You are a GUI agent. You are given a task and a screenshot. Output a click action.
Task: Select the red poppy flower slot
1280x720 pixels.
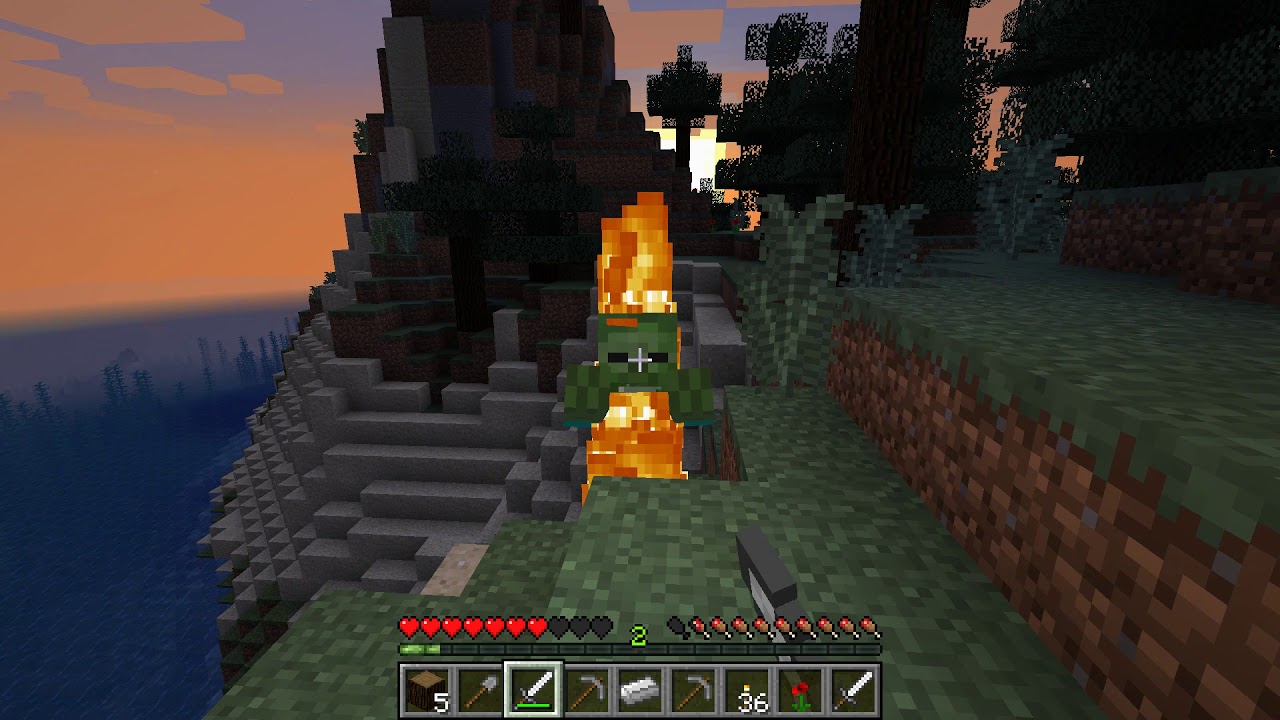[802, 691]
